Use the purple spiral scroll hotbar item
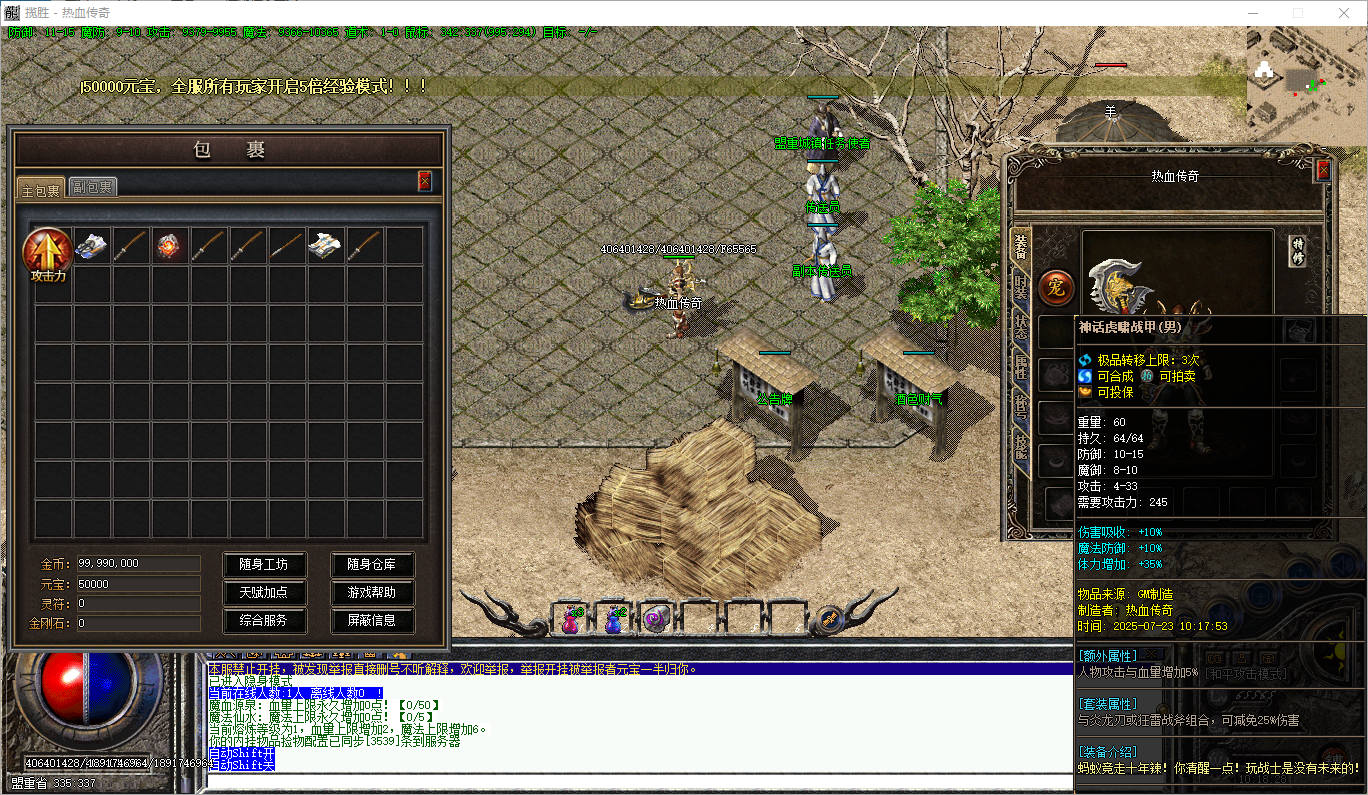Screen dimensions: 1368x795 click(x=656, y=620)
